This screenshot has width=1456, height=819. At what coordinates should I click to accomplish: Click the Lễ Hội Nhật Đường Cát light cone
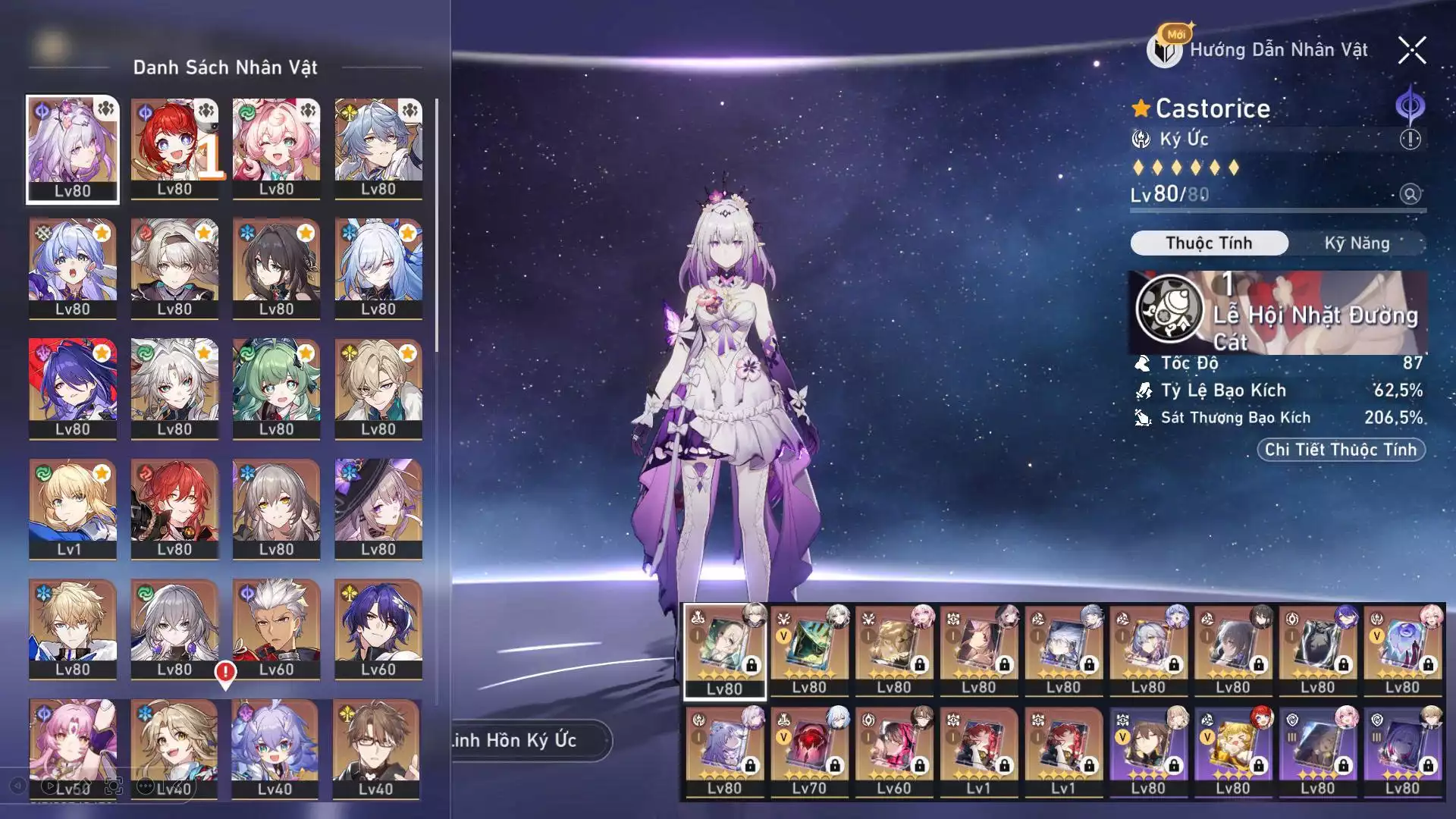(x=1277, y=312)
